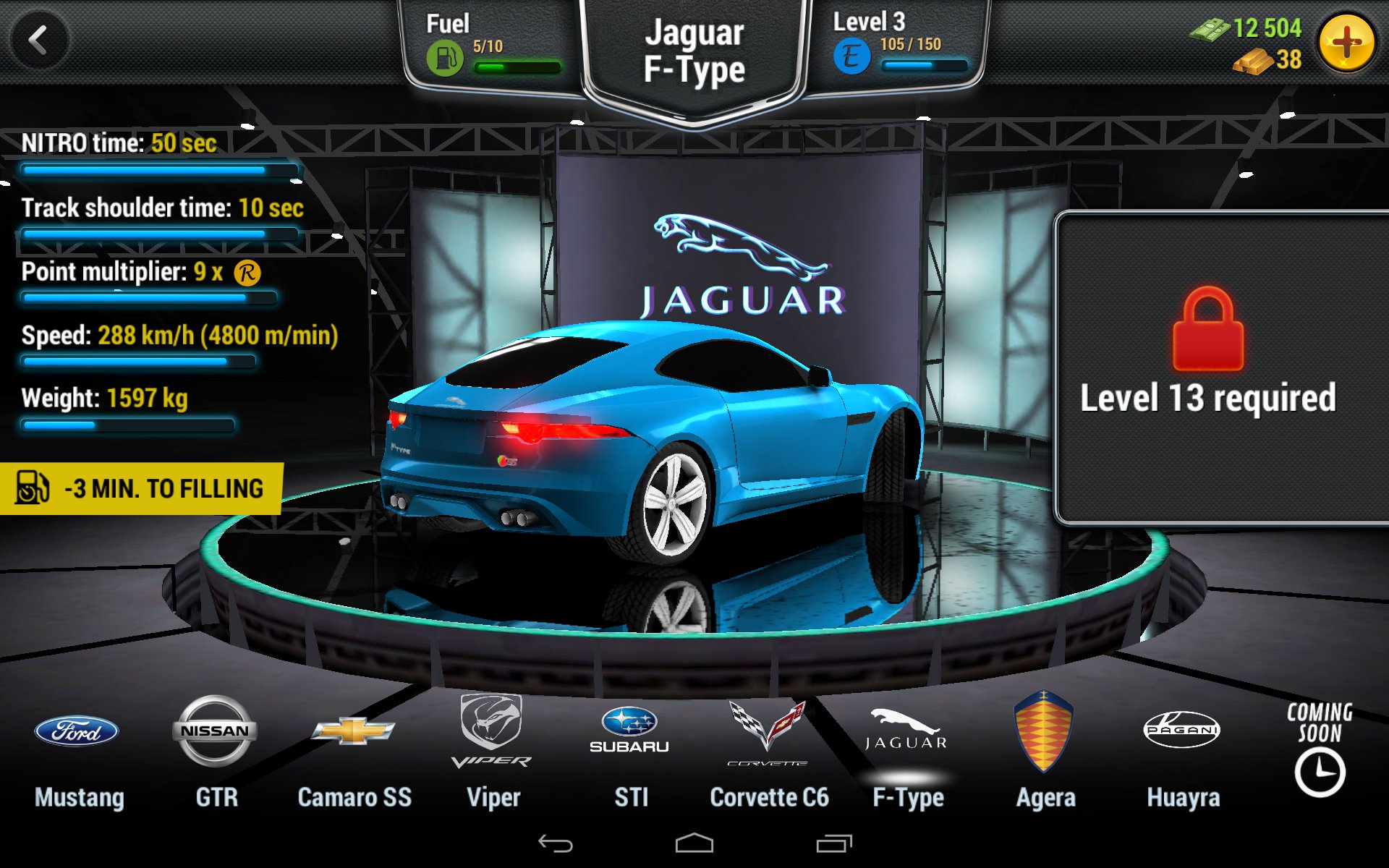Tap the yellow fuel filling timer banner
The width and height of the screenshot is (1389, 868).
tap(142, 488)
